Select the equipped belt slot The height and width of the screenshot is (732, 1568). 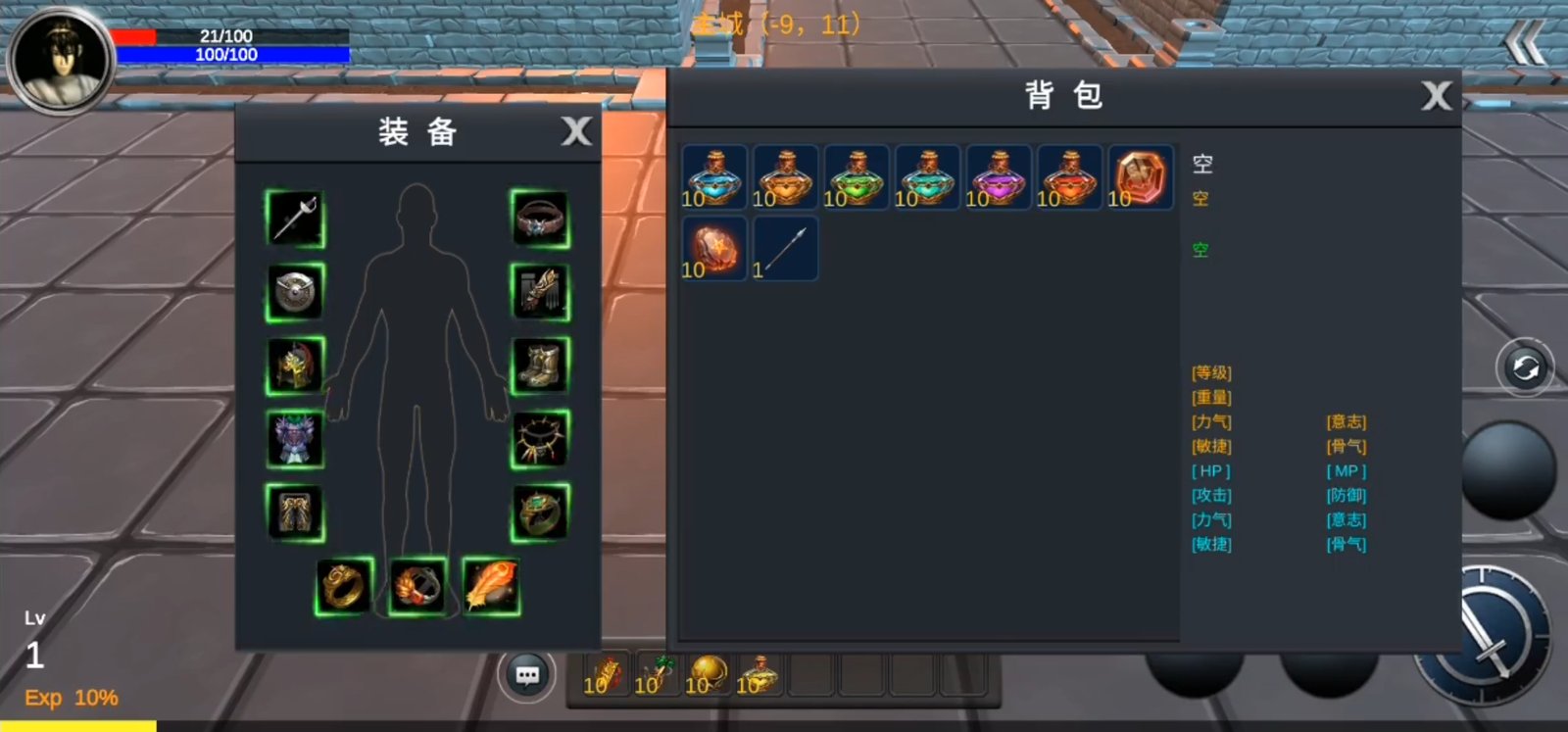point(540,219)
